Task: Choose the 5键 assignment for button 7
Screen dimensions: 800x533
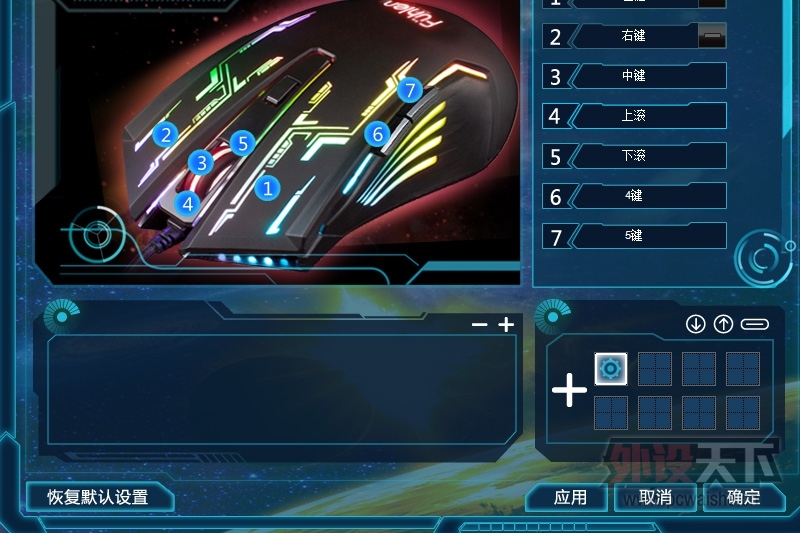Action: [634, 236]
